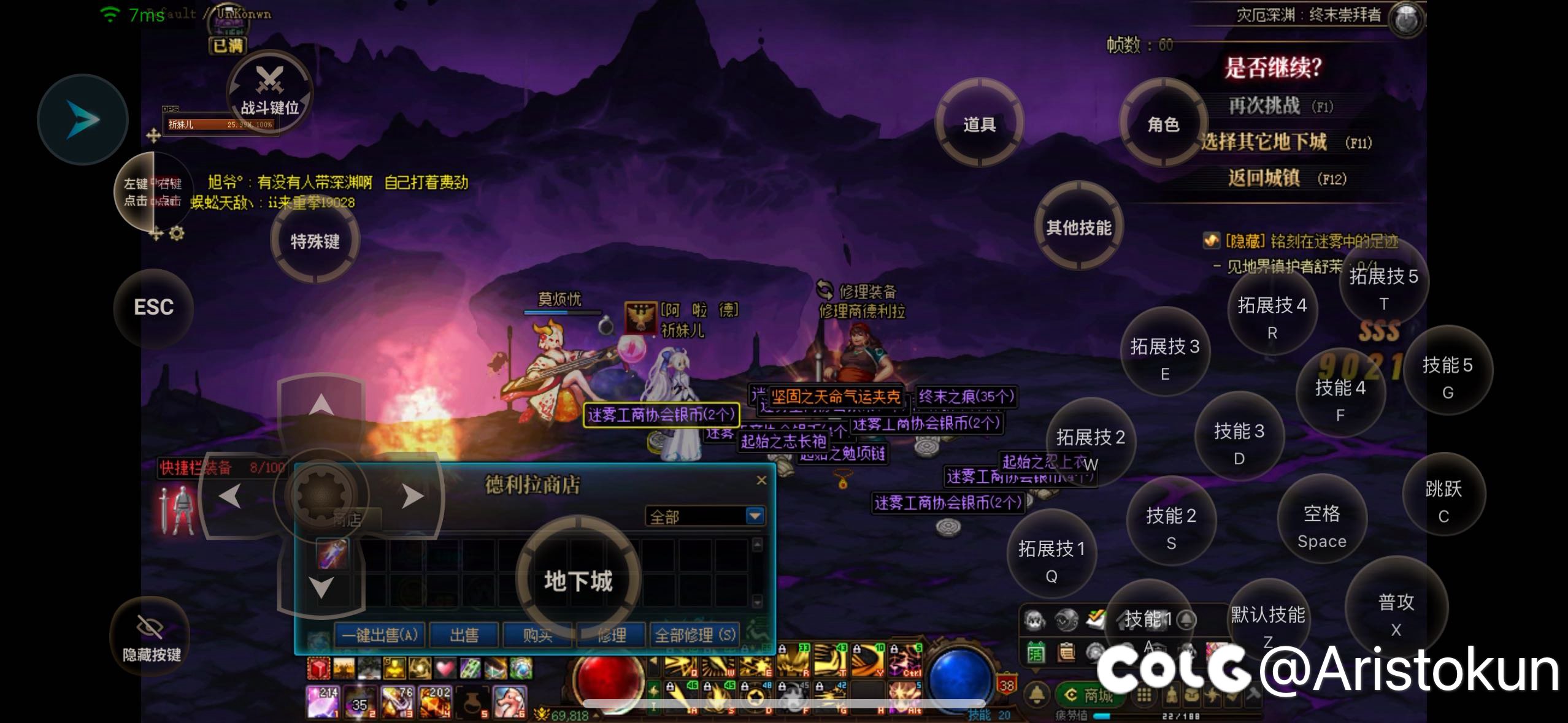Screen dimensions: 1568x723
Task: Open the 道具 items button
Action: pos(979,124)
